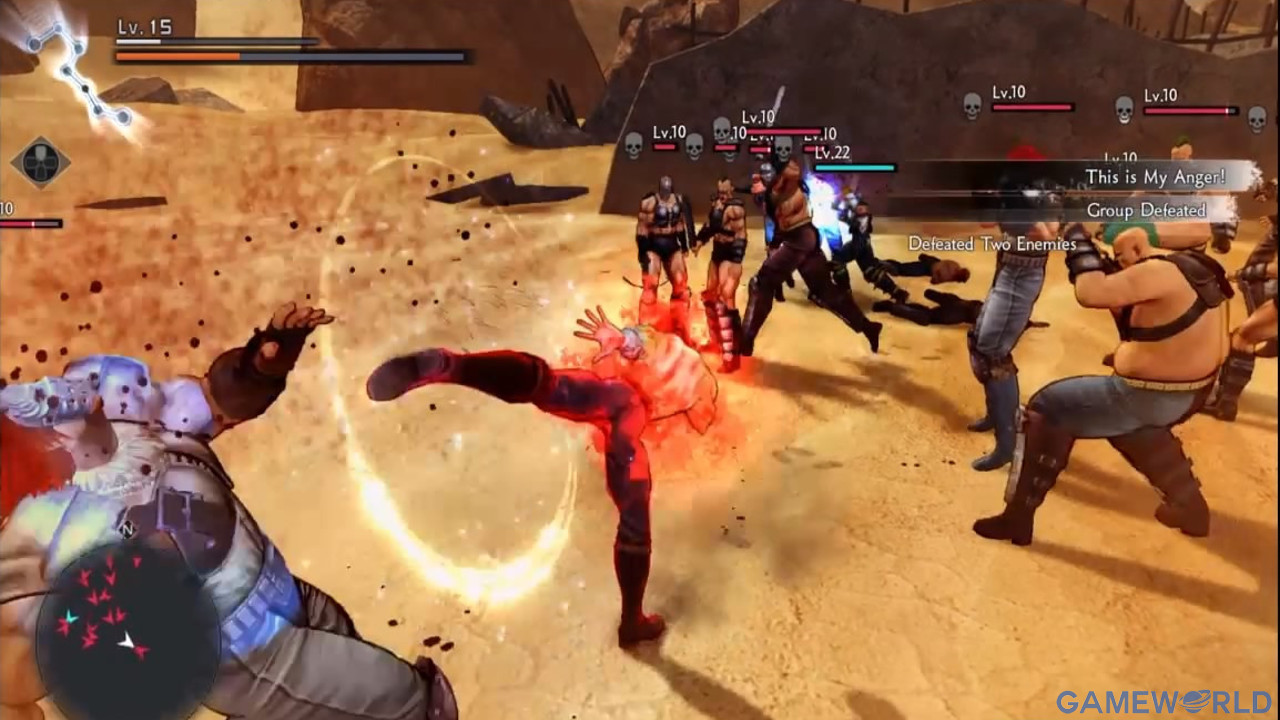Click the skull icon above the Lv.22 boss bar
The image size is (1280, 720).
click(784, 149)
